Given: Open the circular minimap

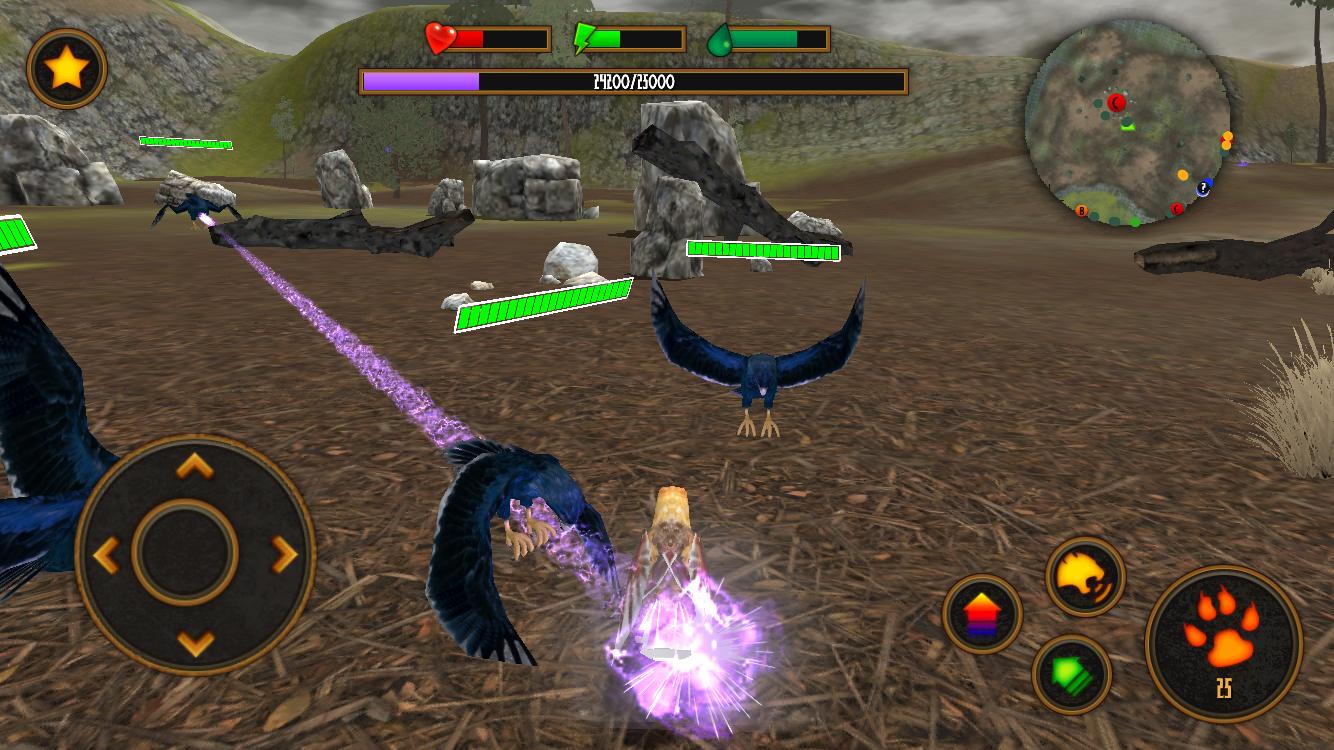Looking at the screenshot, I should (1127, 124).
